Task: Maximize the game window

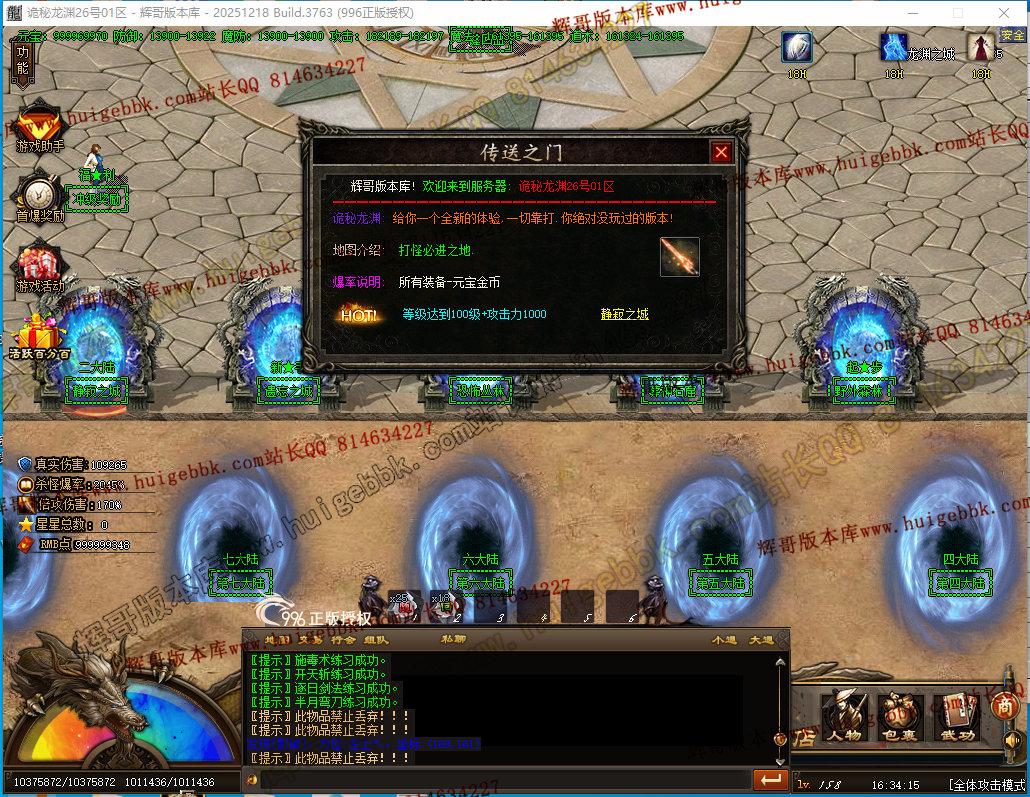Action: [x=957, y=13]
